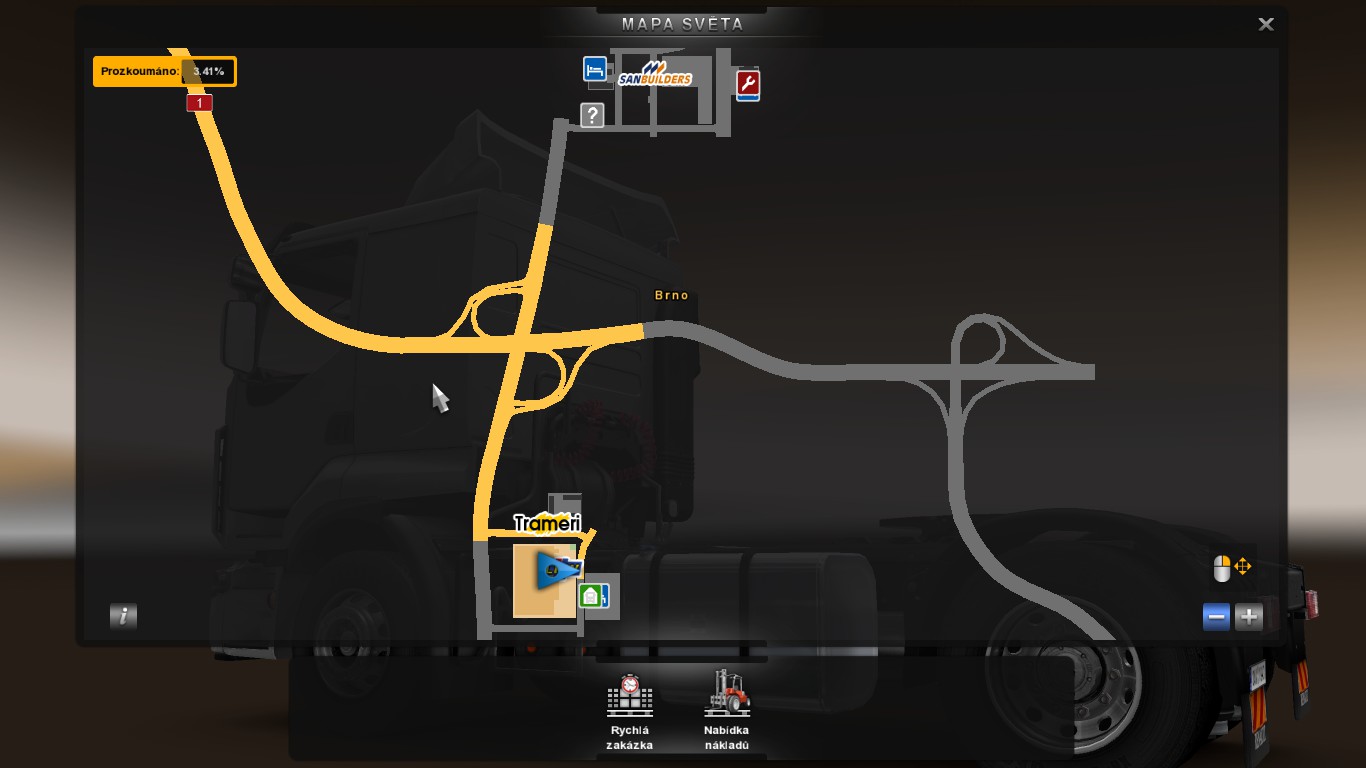Close the world map window

pos(1265,23)
